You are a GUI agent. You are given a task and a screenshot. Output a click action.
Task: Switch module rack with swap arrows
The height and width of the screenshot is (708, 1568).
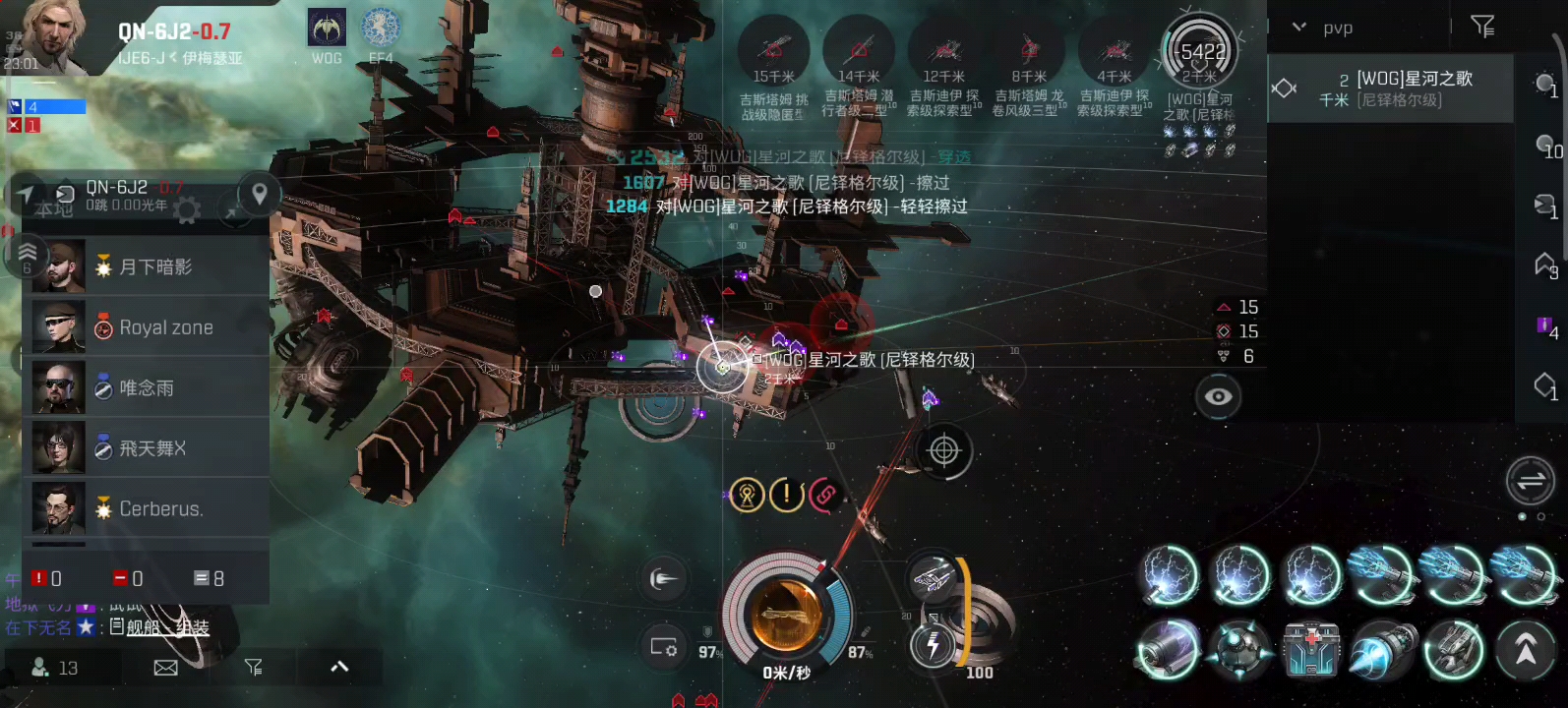tap(1530, 481)
